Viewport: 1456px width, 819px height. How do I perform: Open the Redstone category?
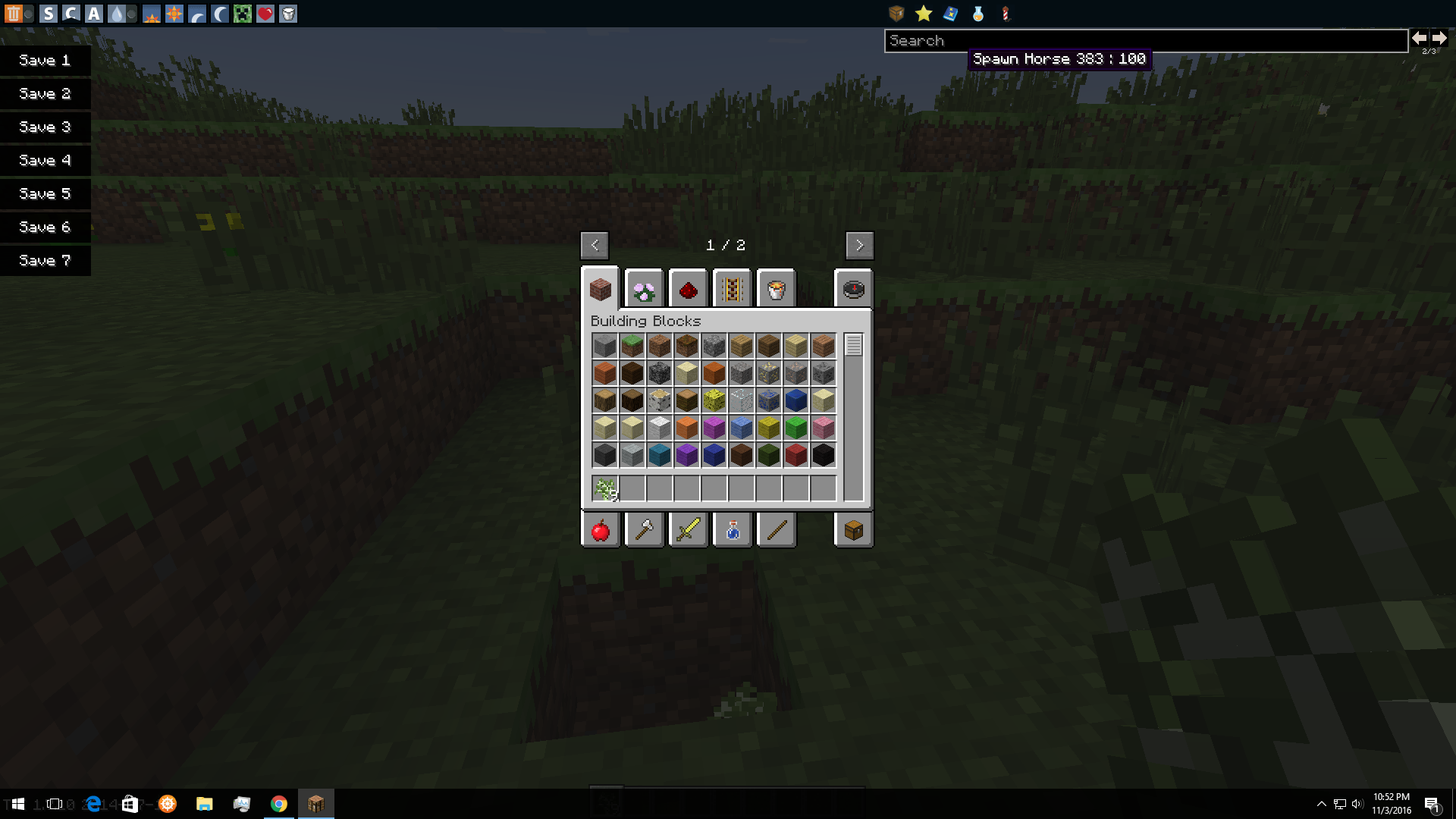pyautogui.click(x=689, y=289)
